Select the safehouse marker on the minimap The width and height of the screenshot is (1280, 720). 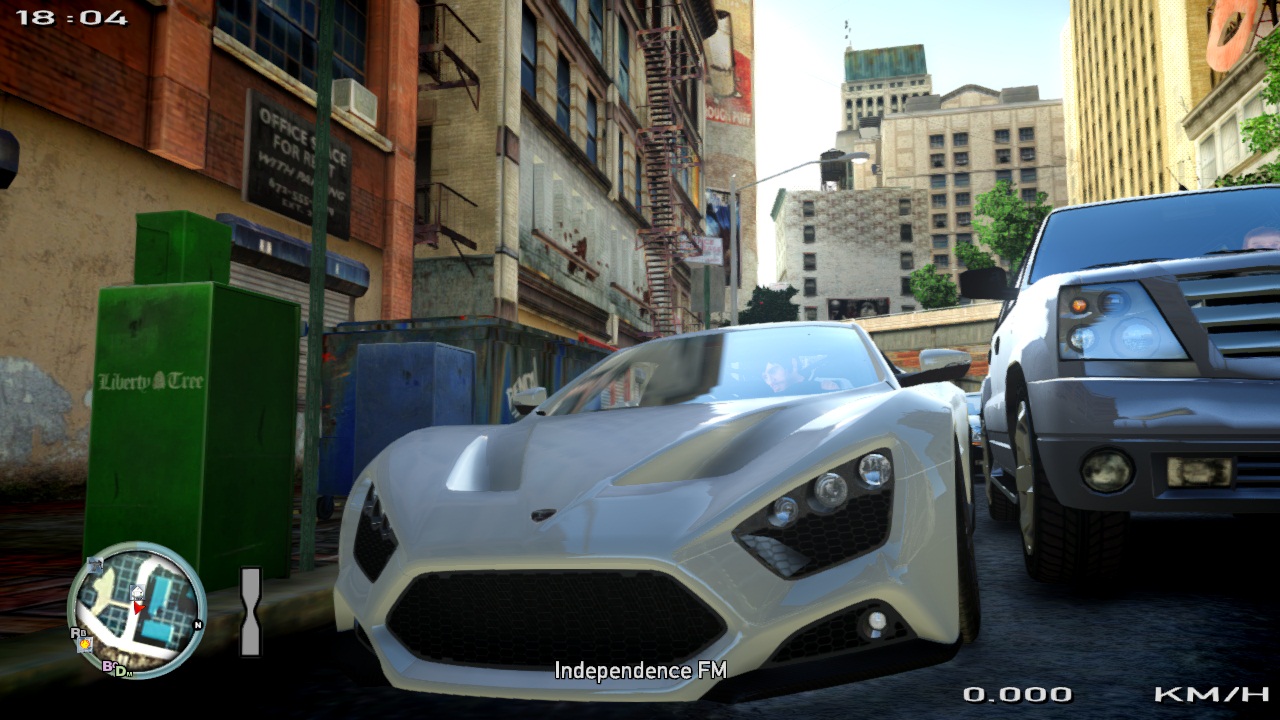(x=138, y=593)
